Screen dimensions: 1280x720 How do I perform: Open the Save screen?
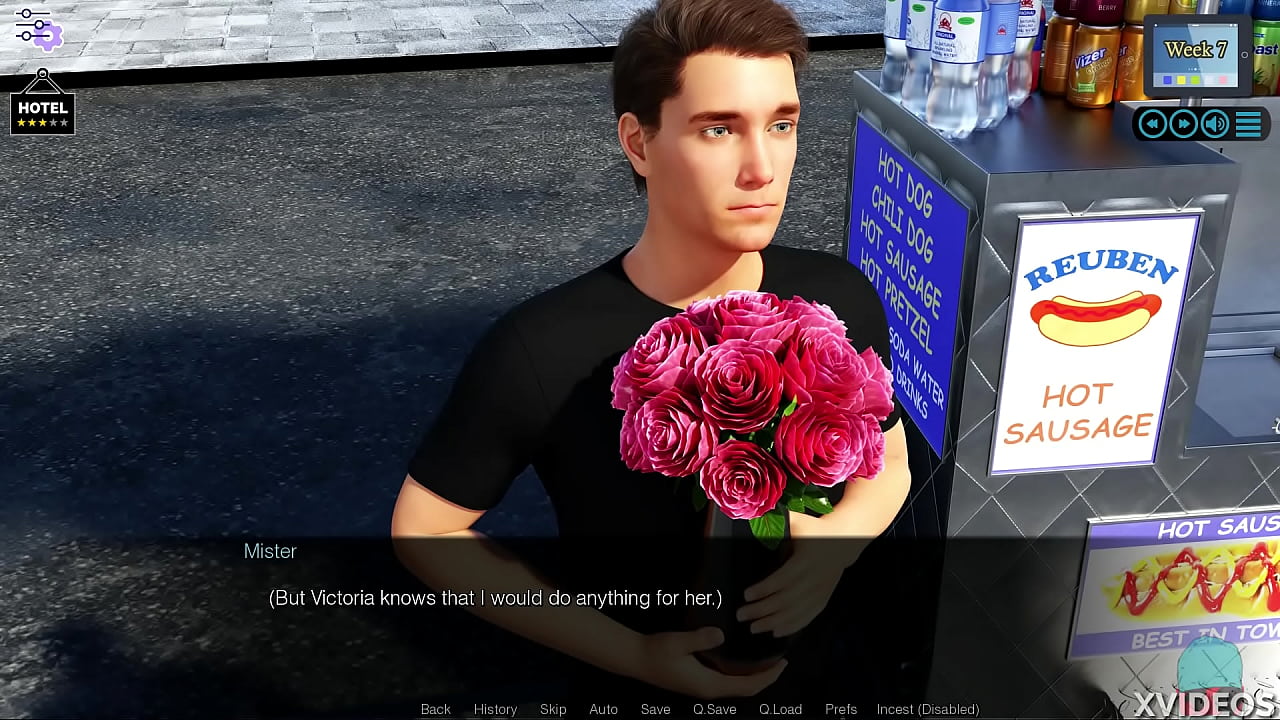(655, 709)
